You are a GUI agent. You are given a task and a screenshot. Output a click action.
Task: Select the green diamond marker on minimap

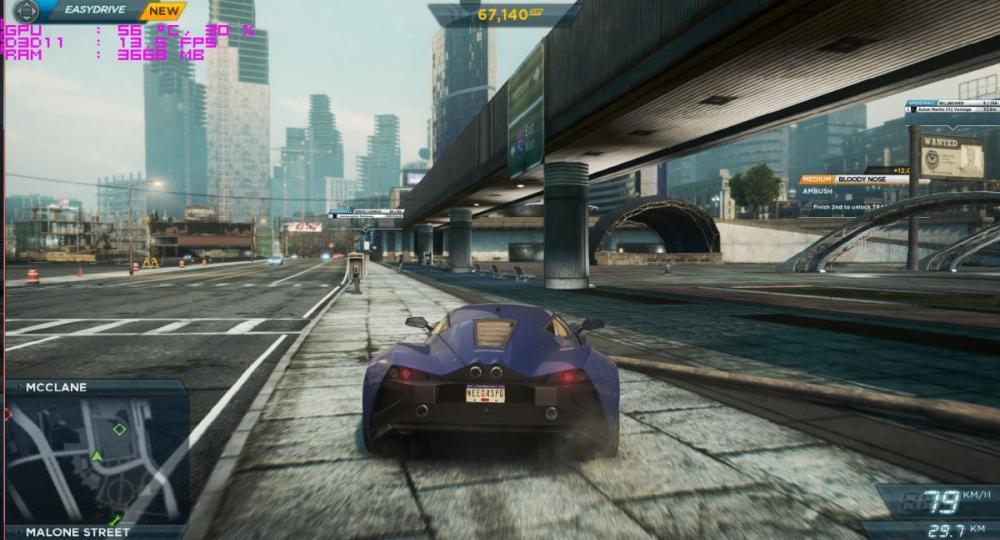[119, 429]
